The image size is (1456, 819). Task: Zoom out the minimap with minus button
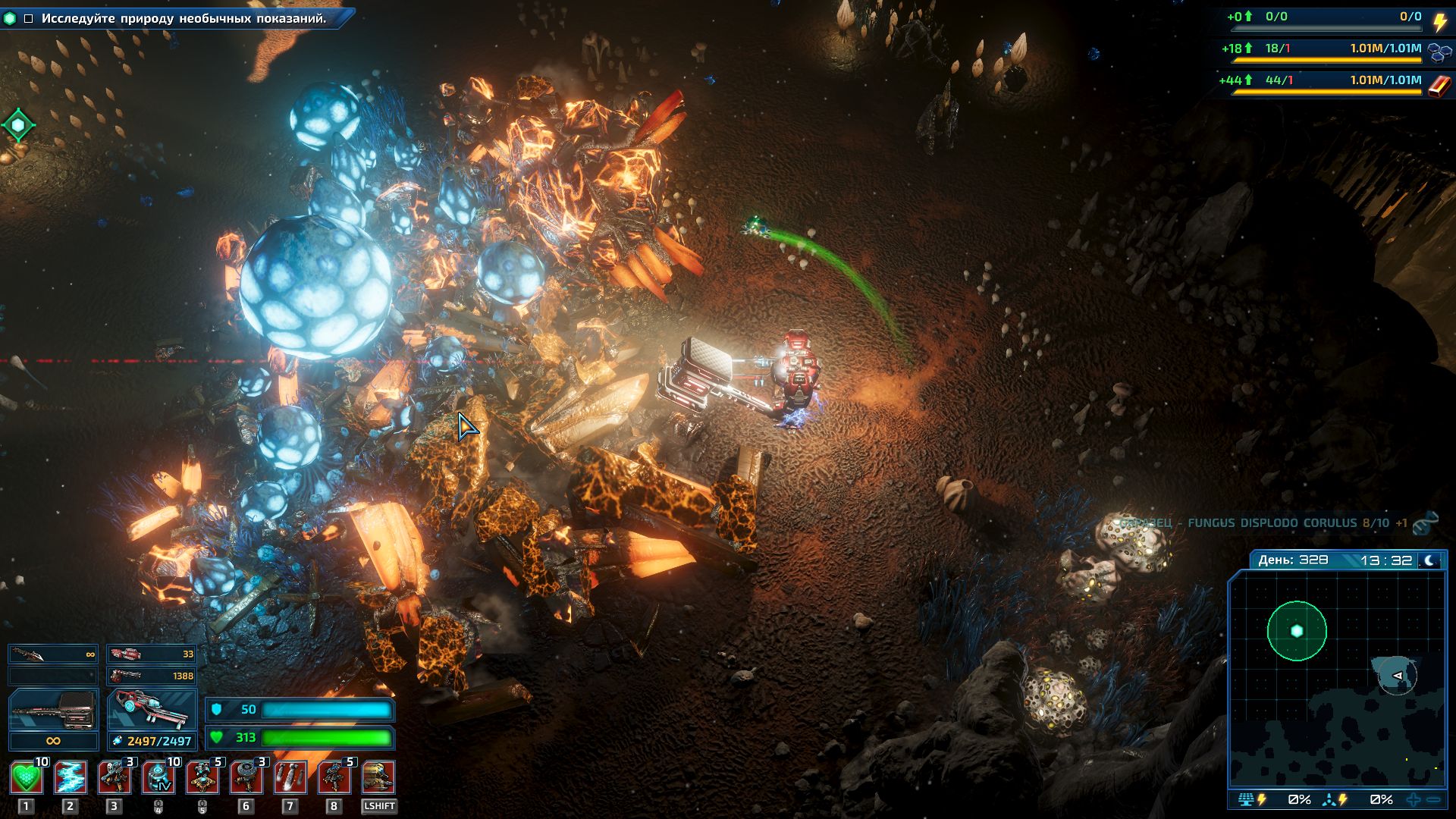[x=1433, y=800]
